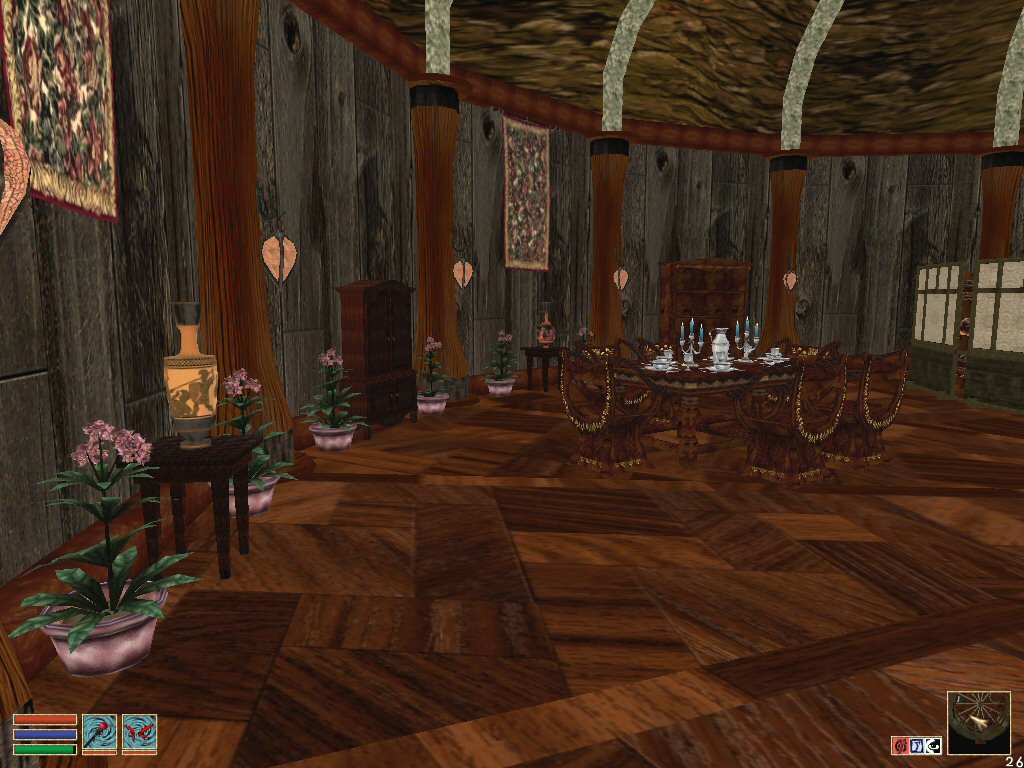Inspect the blue active effect icon
1024x768 pixels.
(916, 745)
